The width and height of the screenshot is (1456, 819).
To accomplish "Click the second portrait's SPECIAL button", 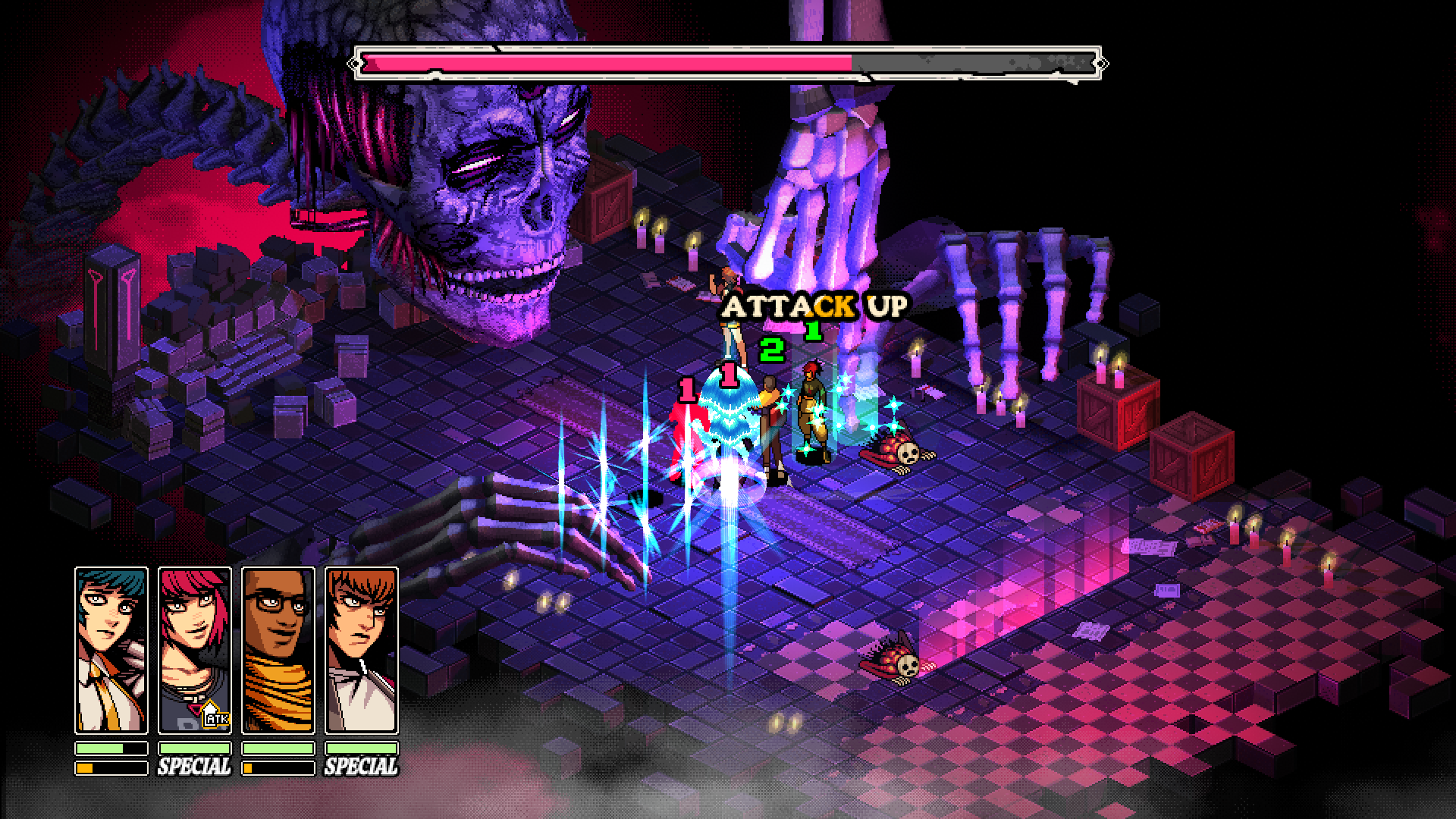I will pyautogui.click(x=193, y=765).
